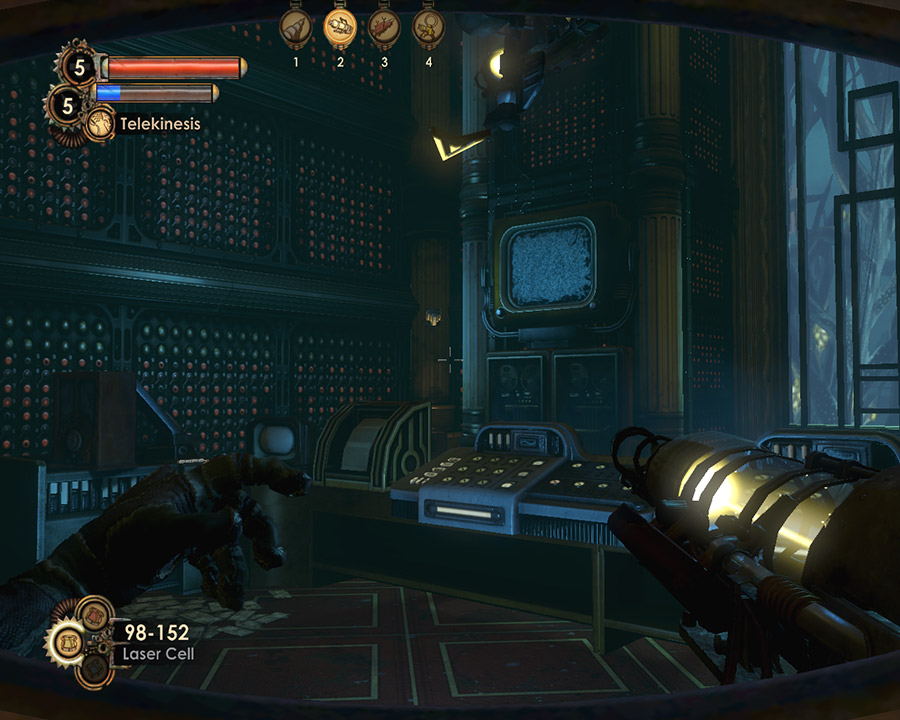Select the drill weapon in slot 1
The height and width of the screenshot is (720, 900).
[296, 27]
